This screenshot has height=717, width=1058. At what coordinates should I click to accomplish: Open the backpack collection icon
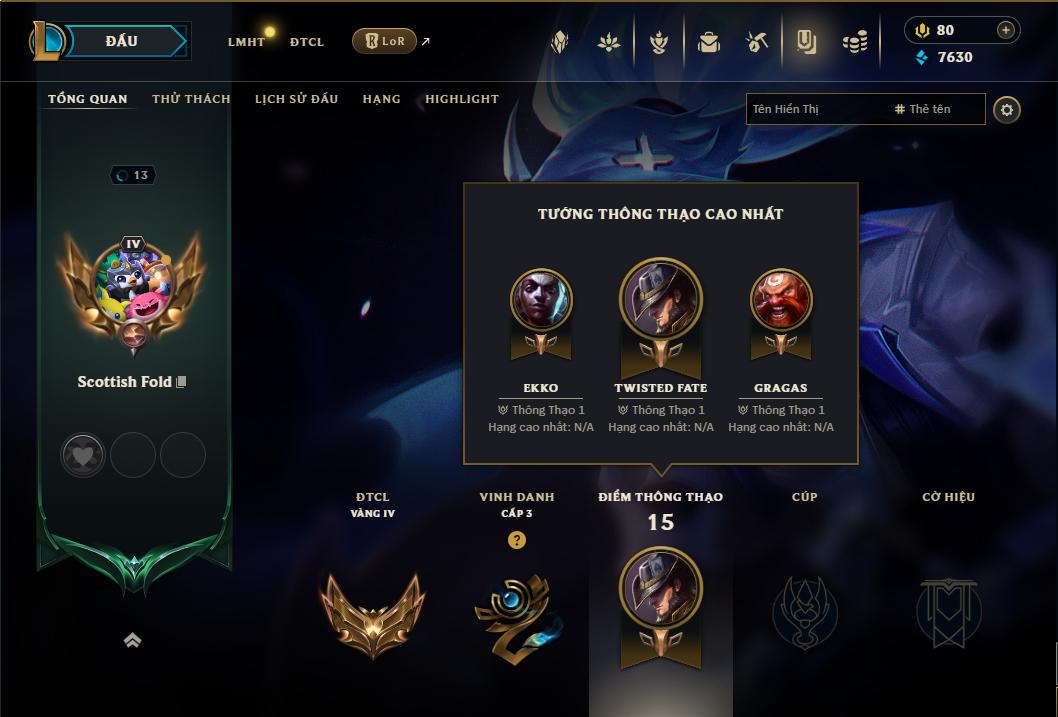click(709, 42)
